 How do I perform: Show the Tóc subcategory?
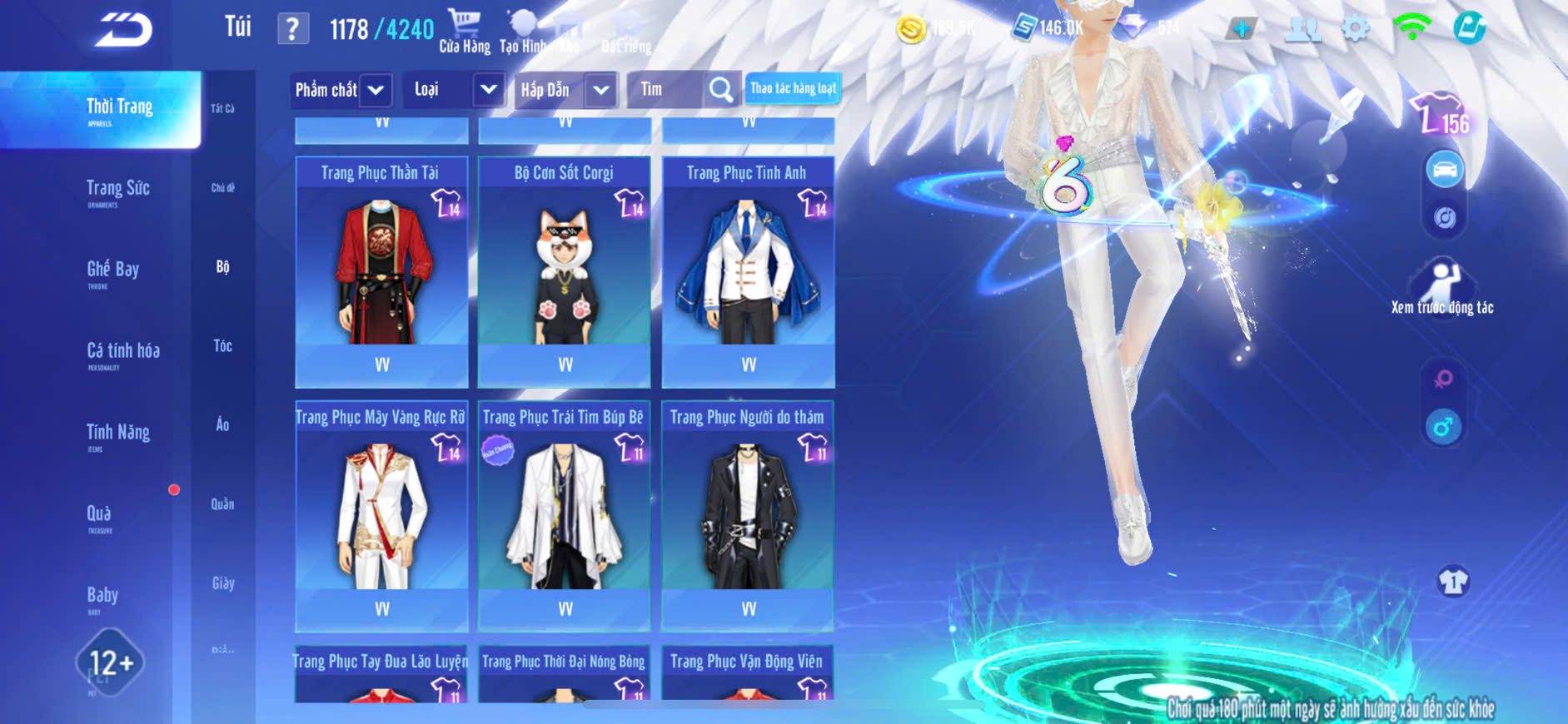pos(222,345)
